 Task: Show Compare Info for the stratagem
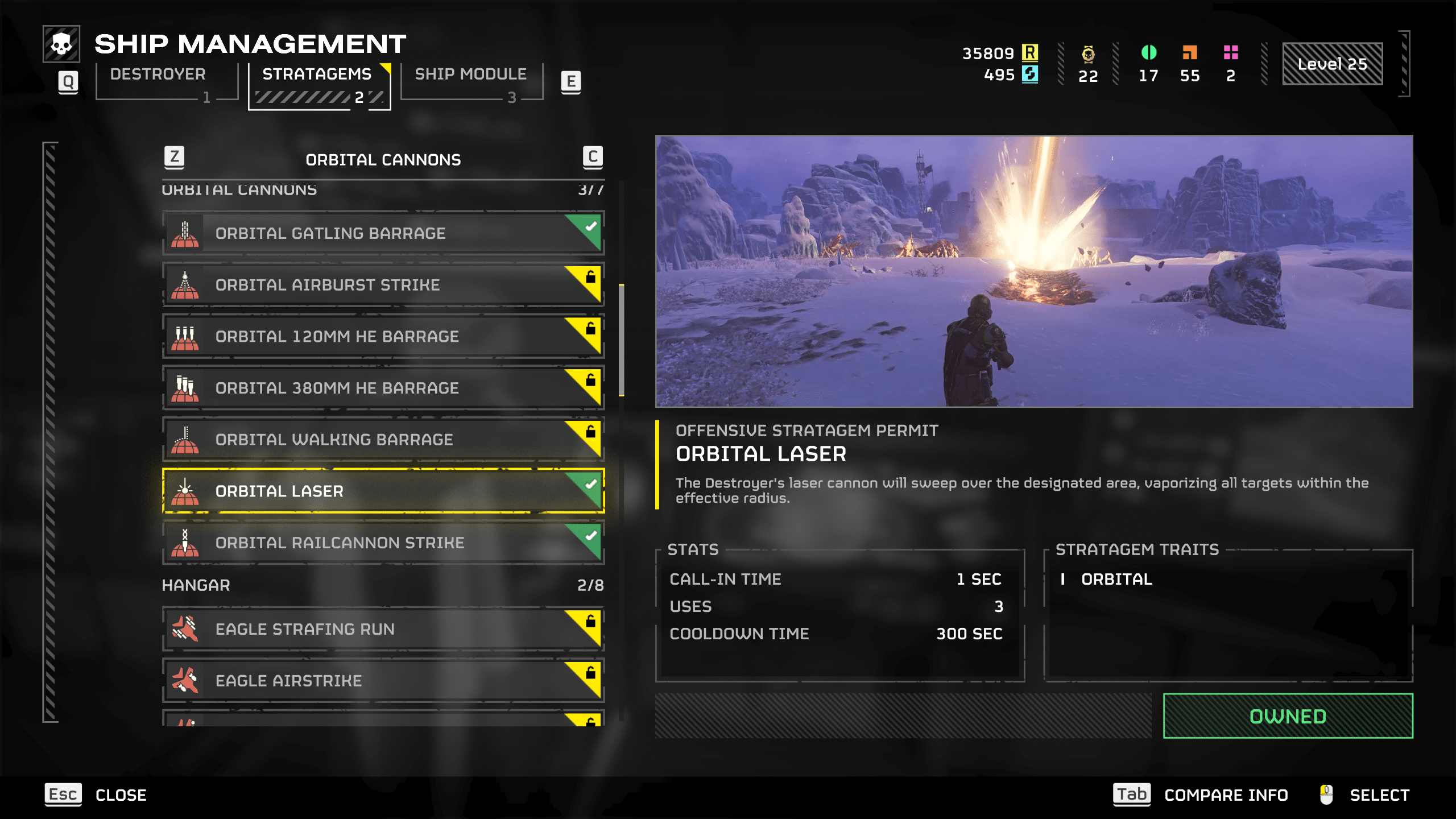coord(1200,795)
